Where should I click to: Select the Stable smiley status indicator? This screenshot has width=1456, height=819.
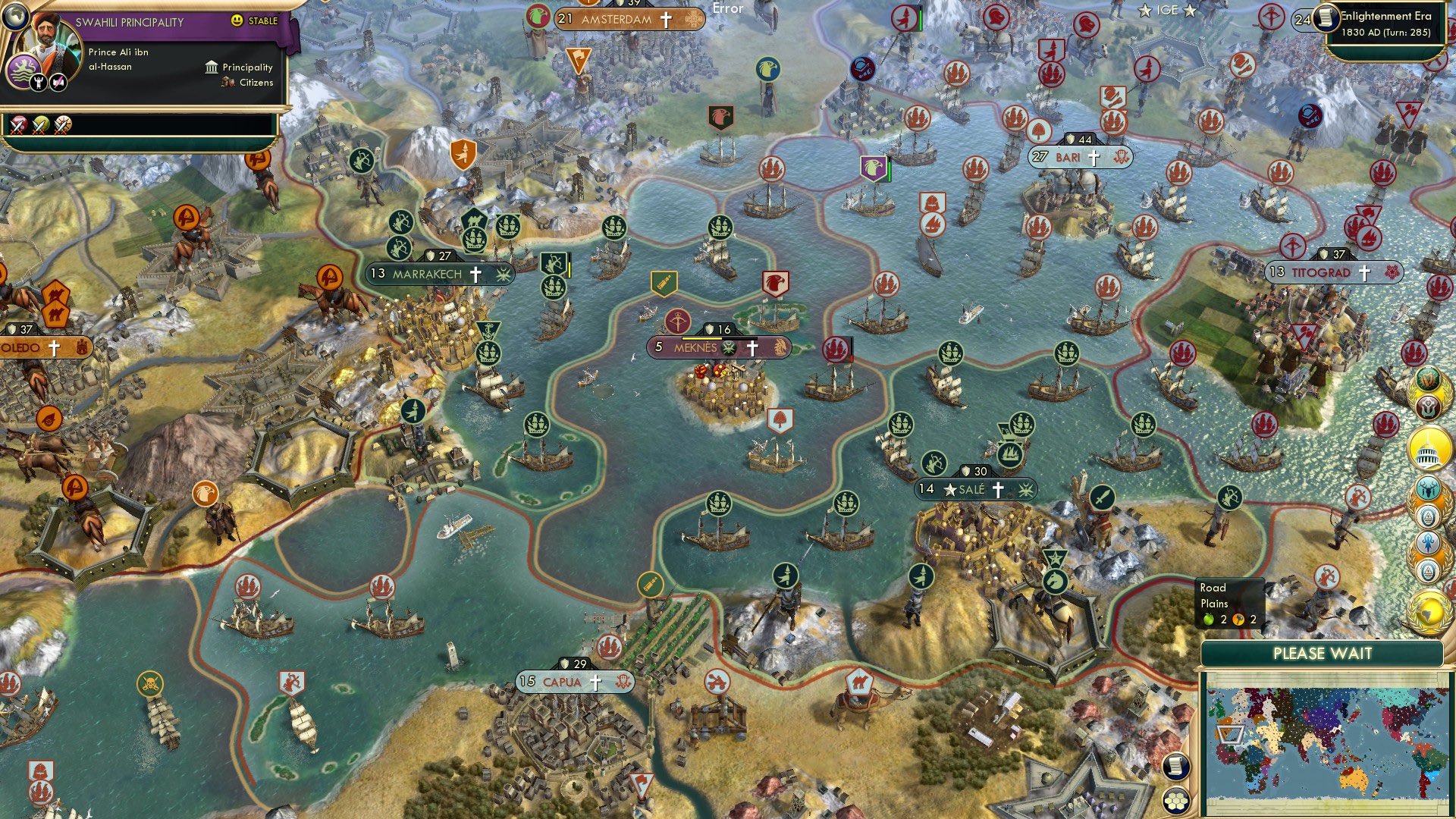pyautogui.click(x=238, y=21)
